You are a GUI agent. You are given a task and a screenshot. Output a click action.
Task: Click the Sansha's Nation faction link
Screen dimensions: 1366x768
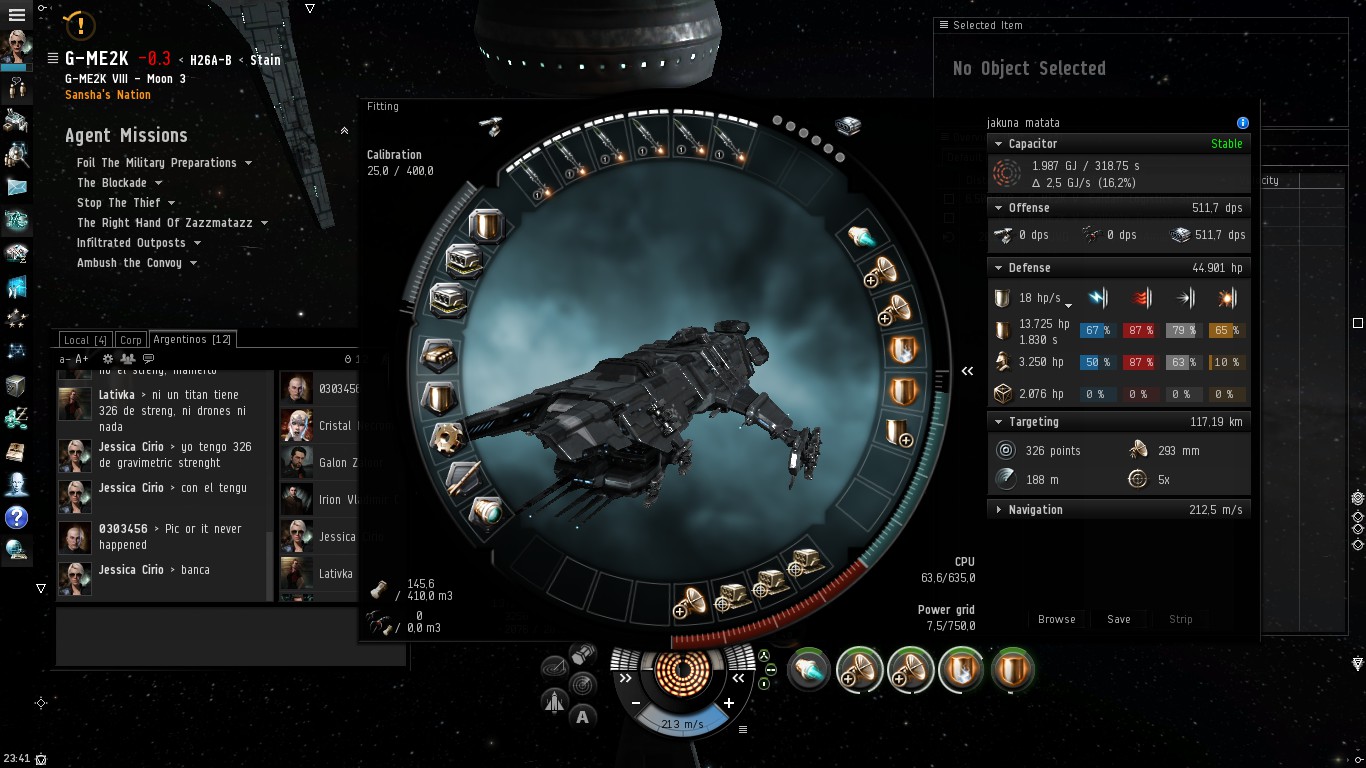(108, 95)
